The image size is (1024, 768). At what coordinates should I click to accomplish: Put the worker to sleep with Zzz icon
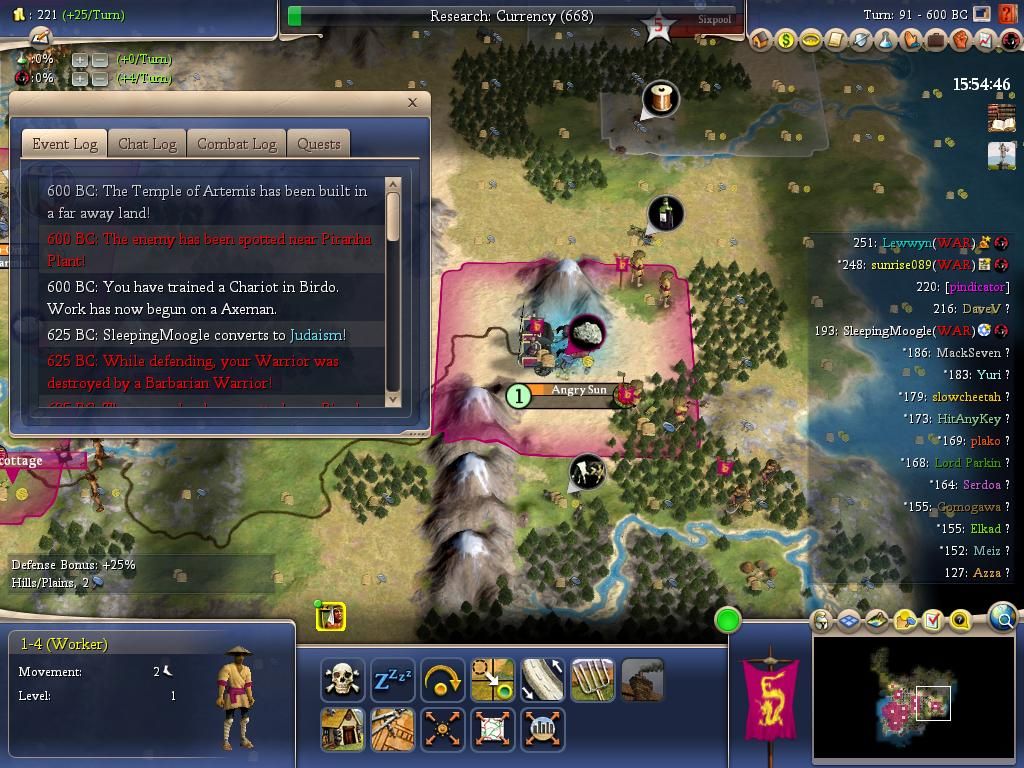coord(393,680)
